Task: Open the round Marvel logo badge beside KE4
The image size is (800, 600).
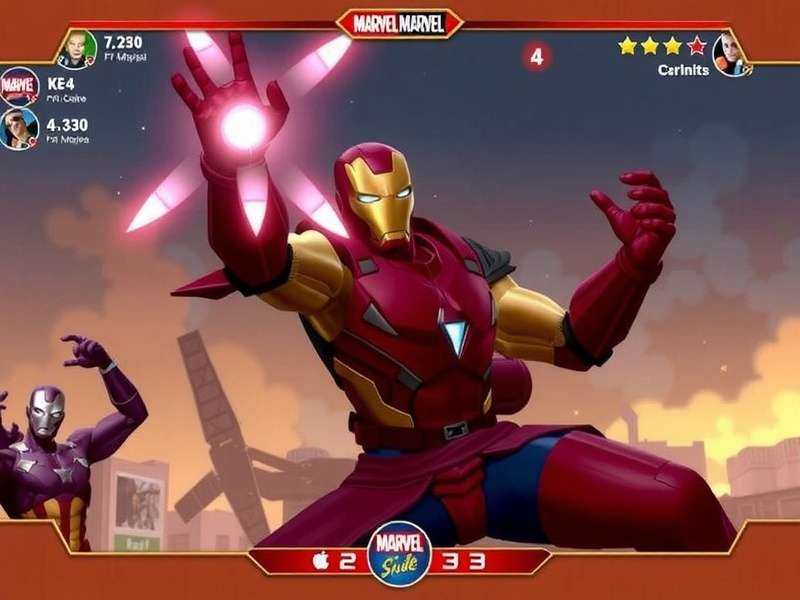Action: click(18, 87)
